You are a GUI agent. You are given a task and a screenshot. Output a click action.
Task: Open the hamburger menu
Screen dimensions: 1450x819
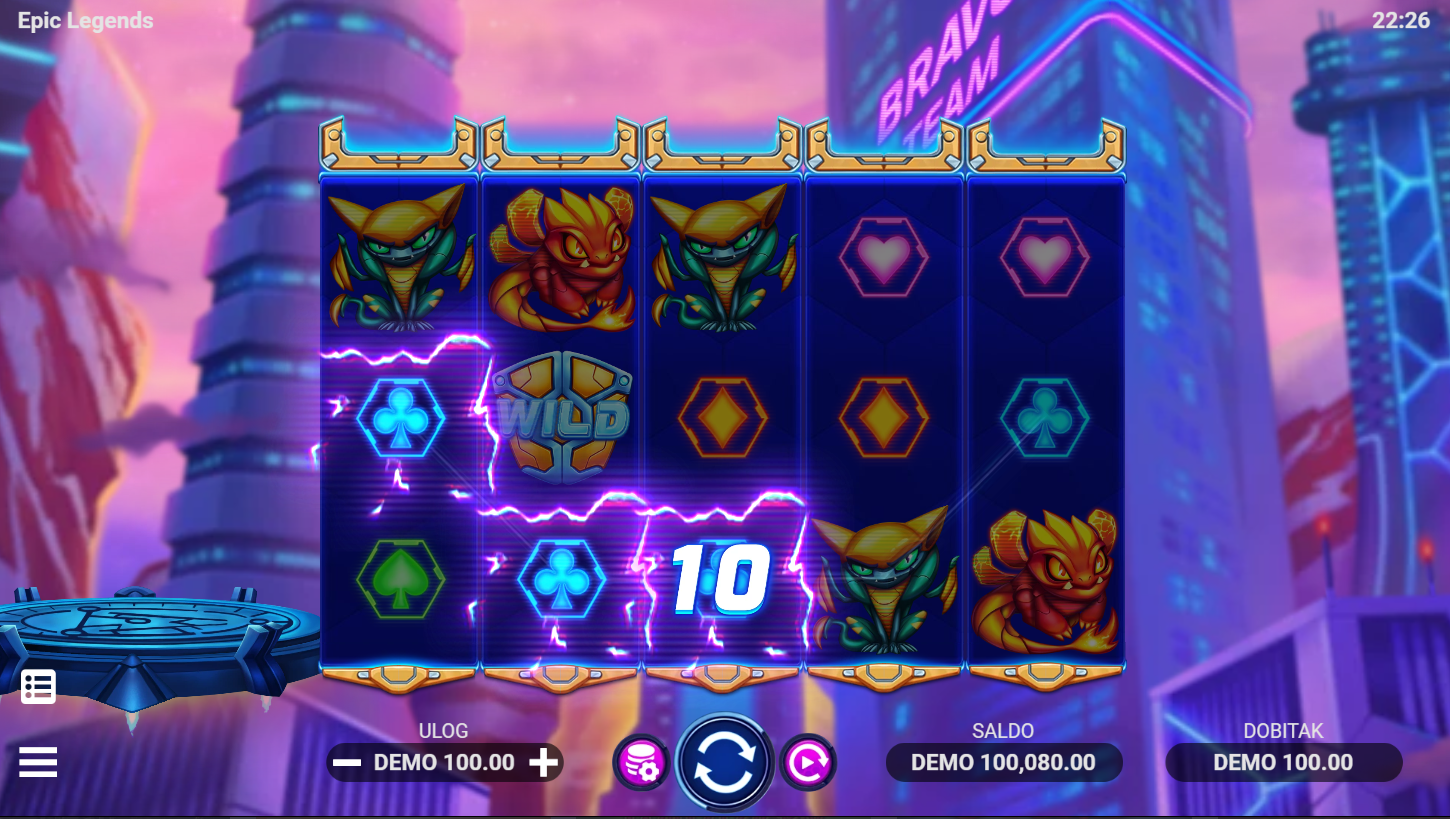(38, 762)
